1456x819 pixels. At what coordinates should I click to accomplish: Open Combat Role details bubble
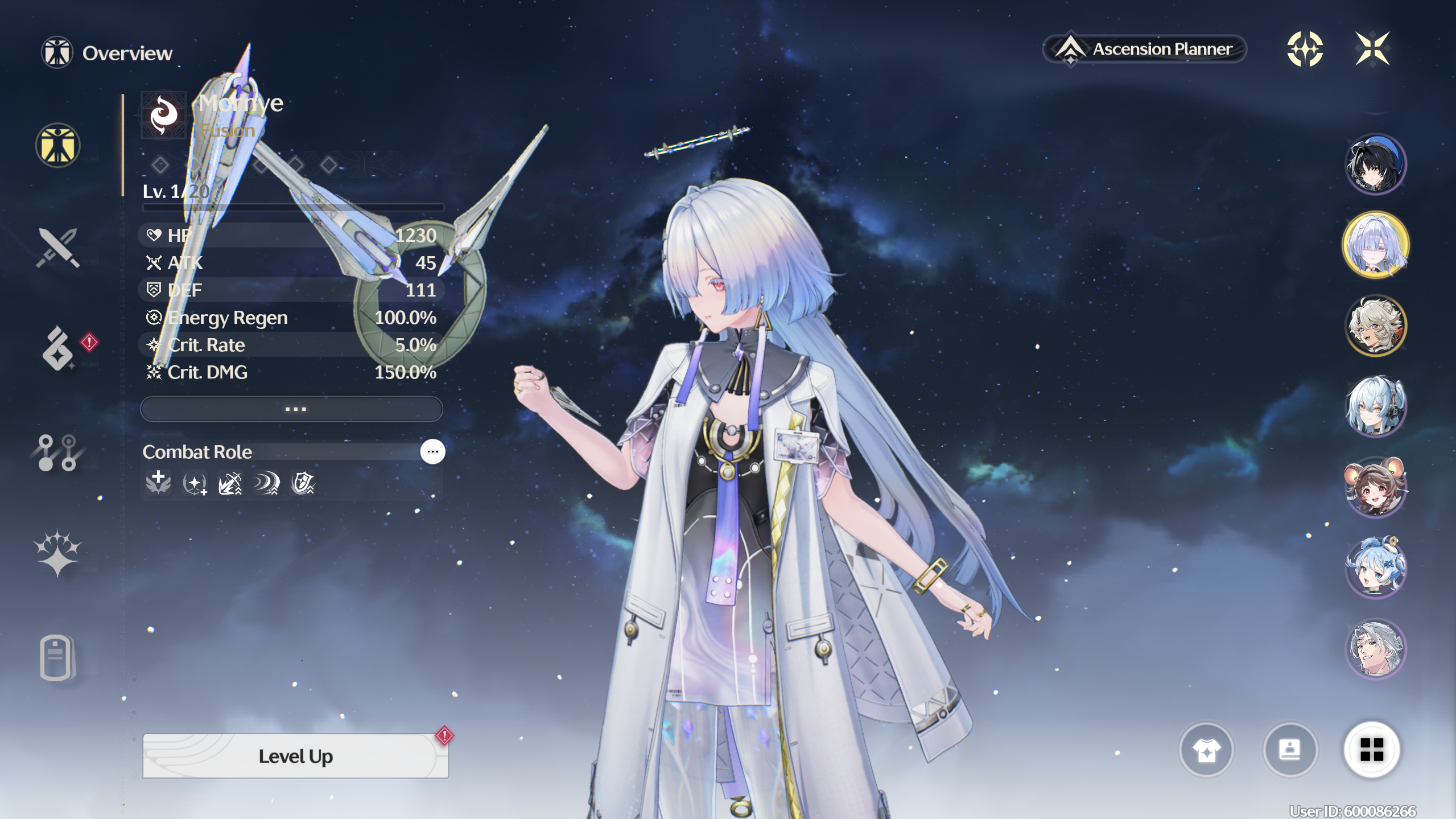[432, 451]
